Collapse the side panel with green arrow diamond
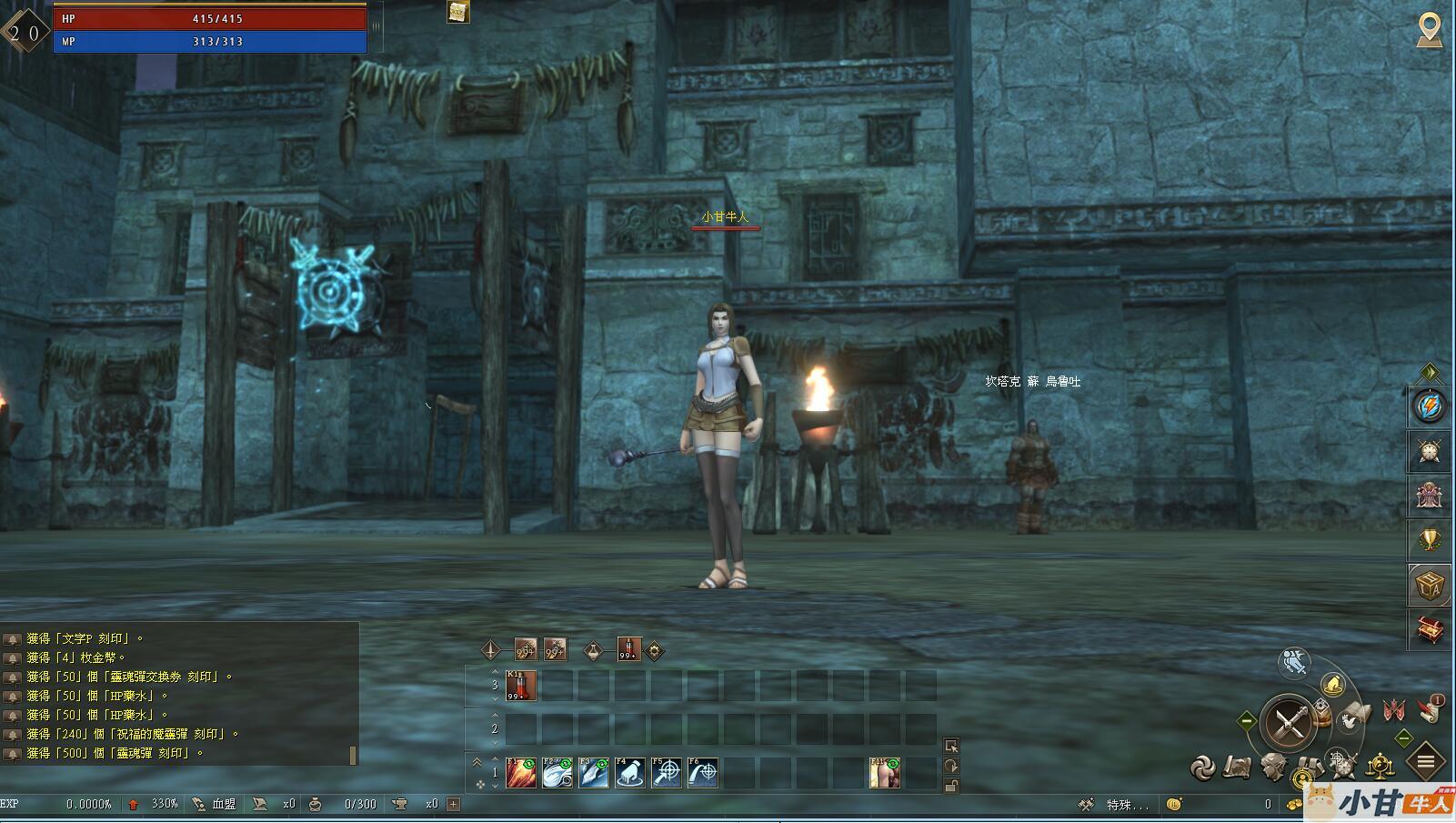This screenshot has height=823, width=1456. 1429,372
